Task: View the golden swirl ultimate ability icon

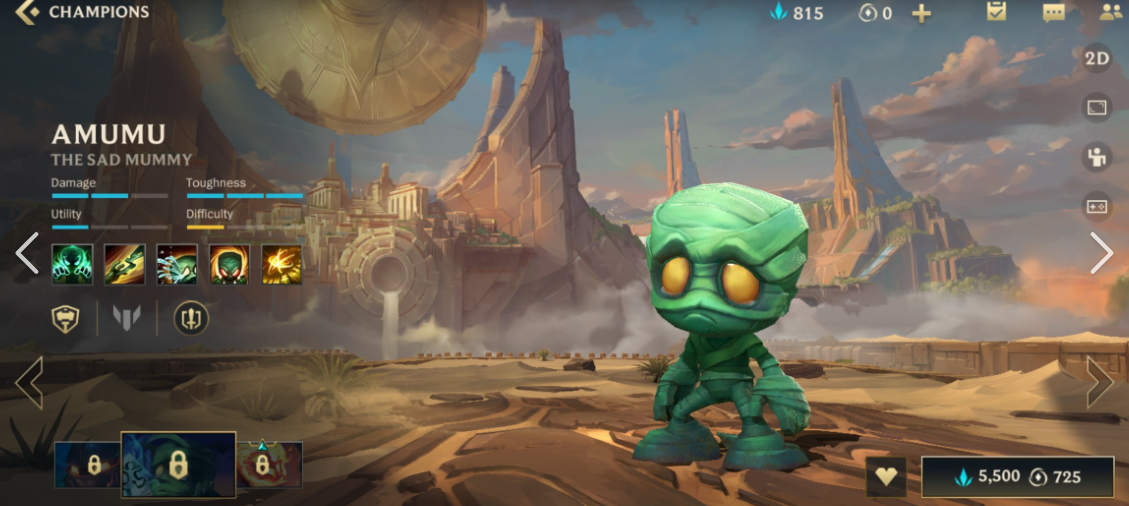Action: [x=282, y=265]
